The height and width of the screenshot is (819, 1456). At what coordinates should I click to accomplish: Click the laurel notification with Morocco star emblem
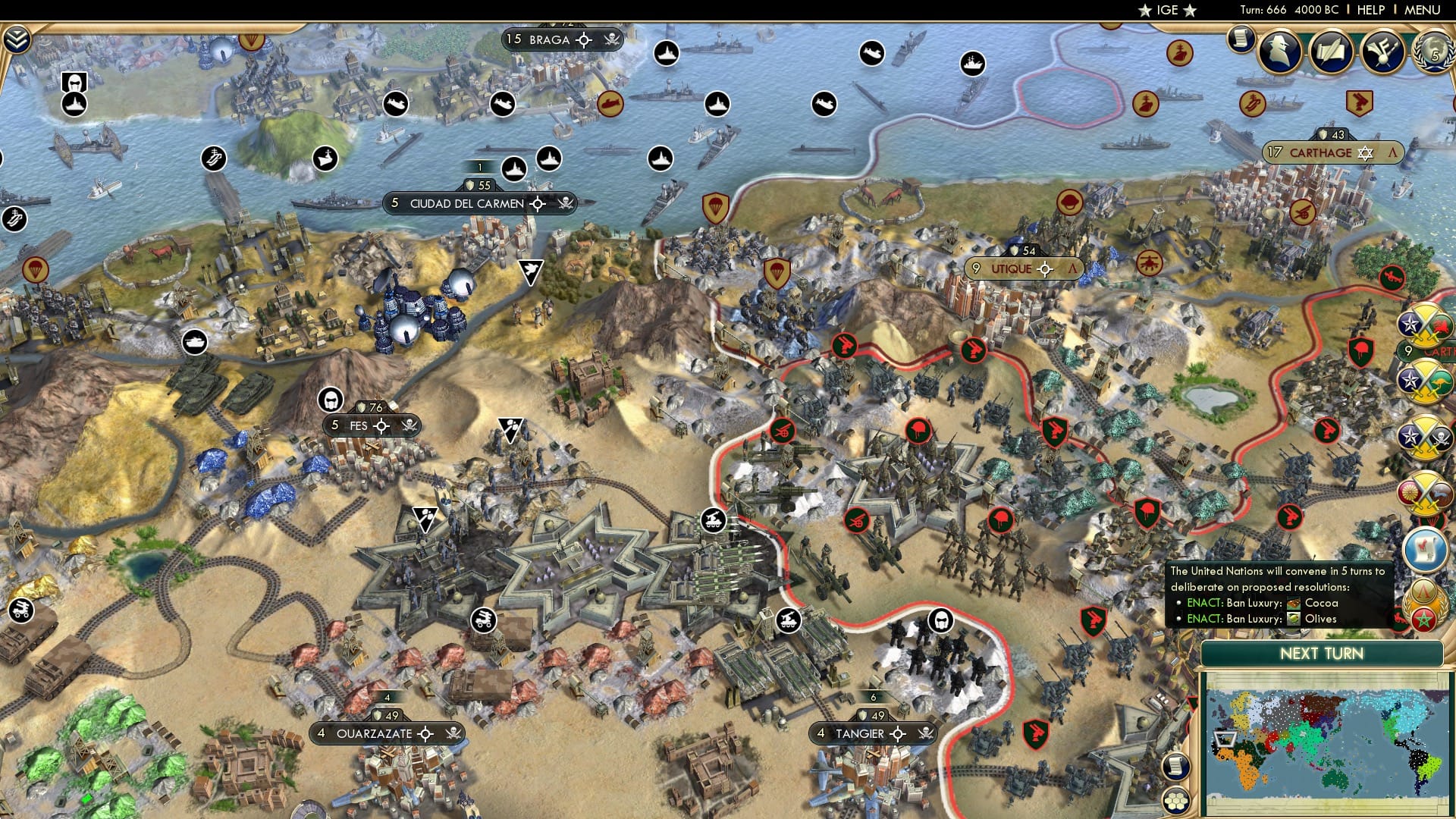(x=1424, y=603)
